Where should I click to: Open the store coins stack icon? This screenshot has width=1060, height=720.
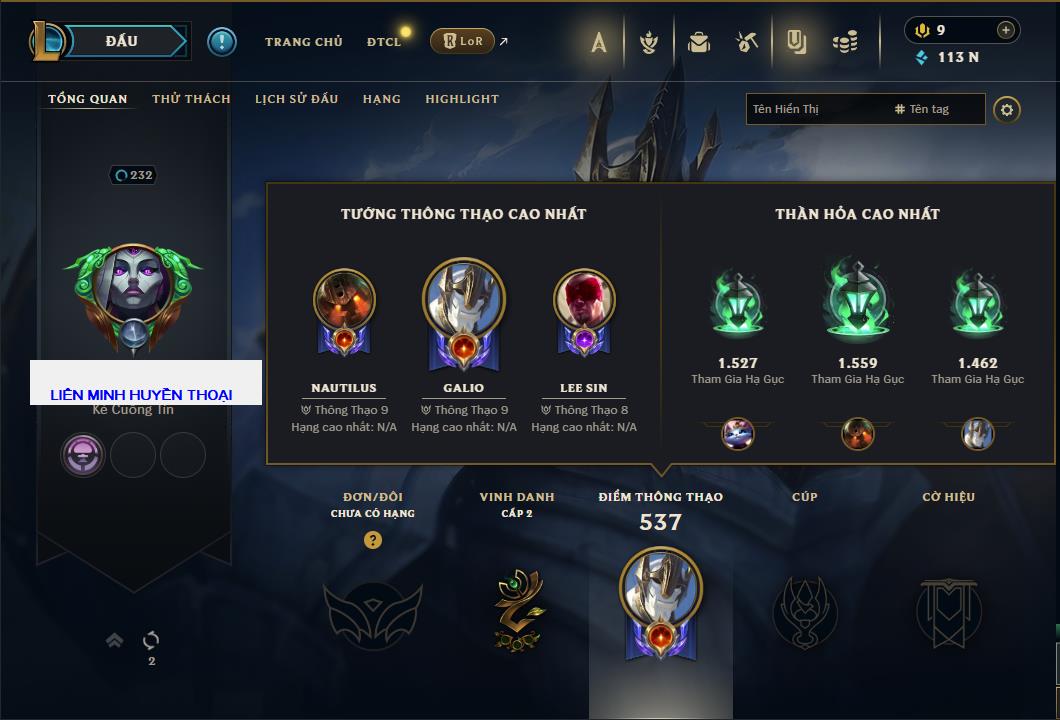[x=846, y=42]
